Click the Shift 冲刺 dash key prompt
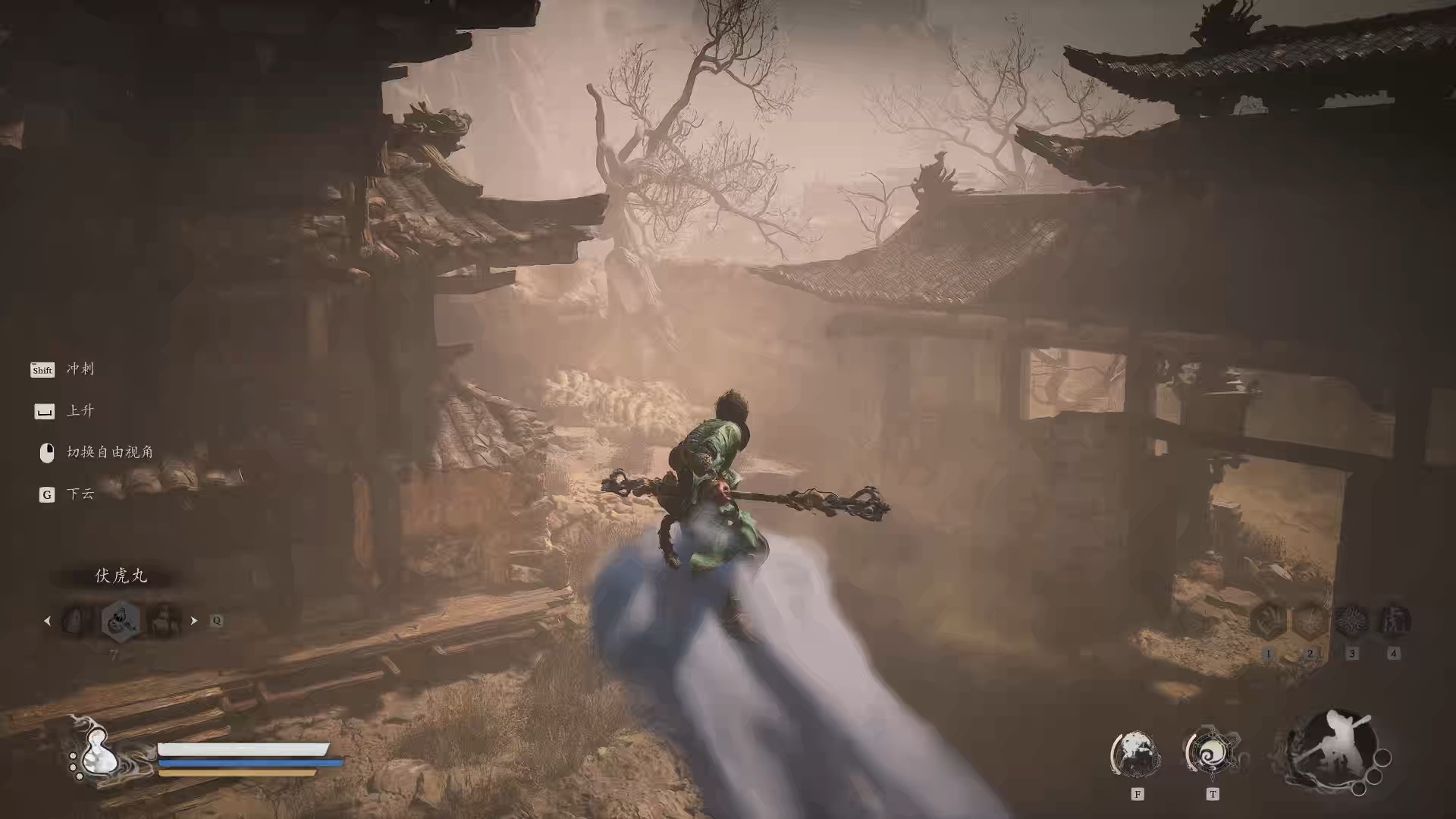 (42, 370)
